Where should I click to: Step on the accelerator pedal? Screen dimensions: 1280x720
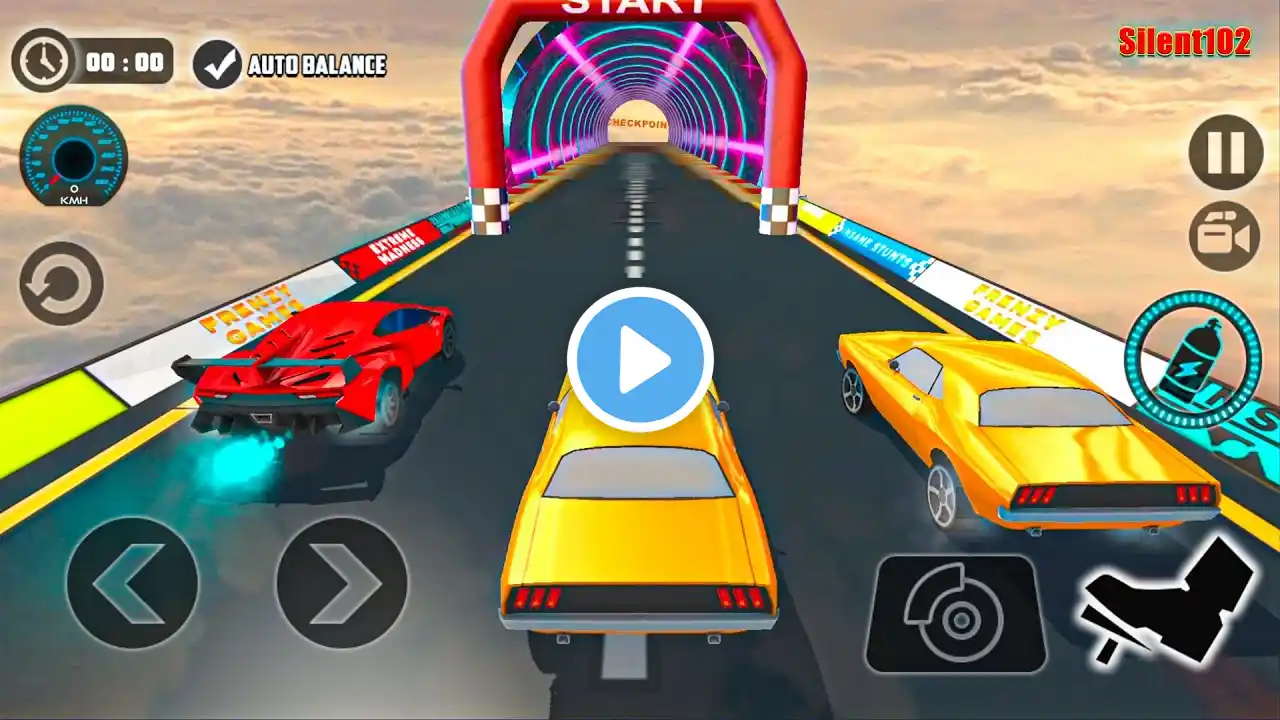1168,602
